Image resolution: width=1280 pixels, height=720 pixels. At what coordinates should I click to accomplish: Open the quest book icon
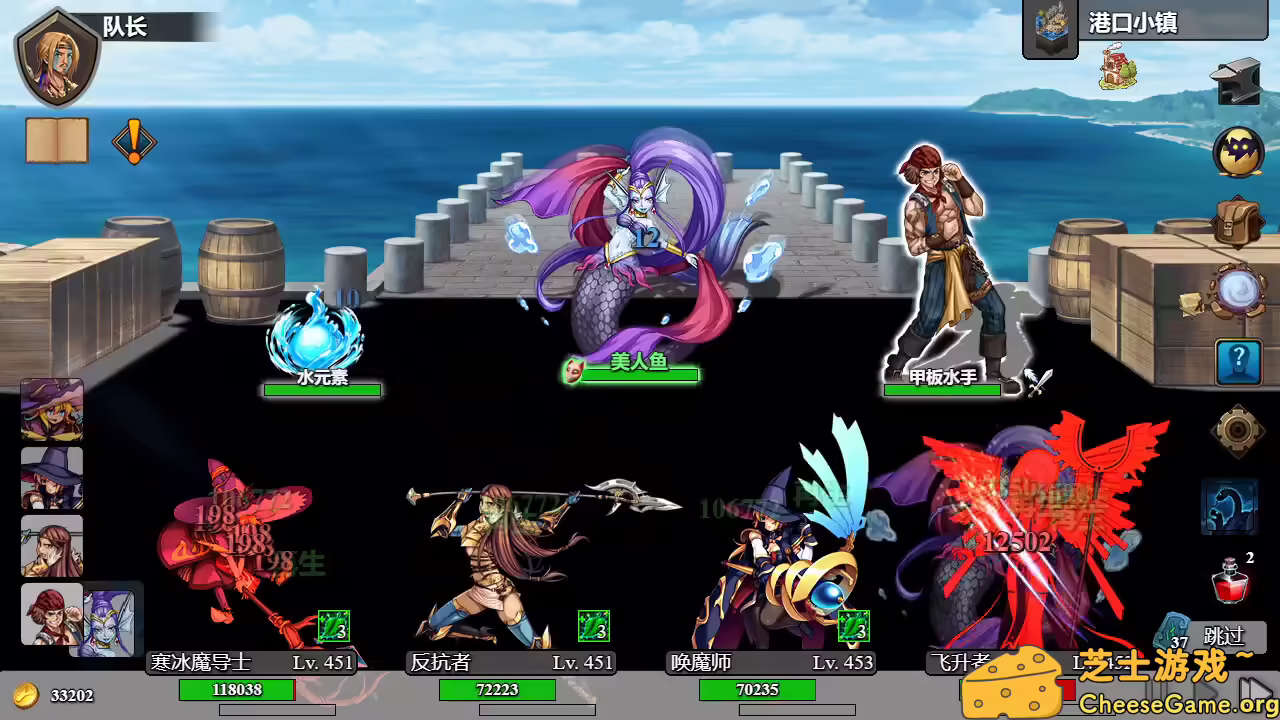pyautogui.click(x=57, y=139)
